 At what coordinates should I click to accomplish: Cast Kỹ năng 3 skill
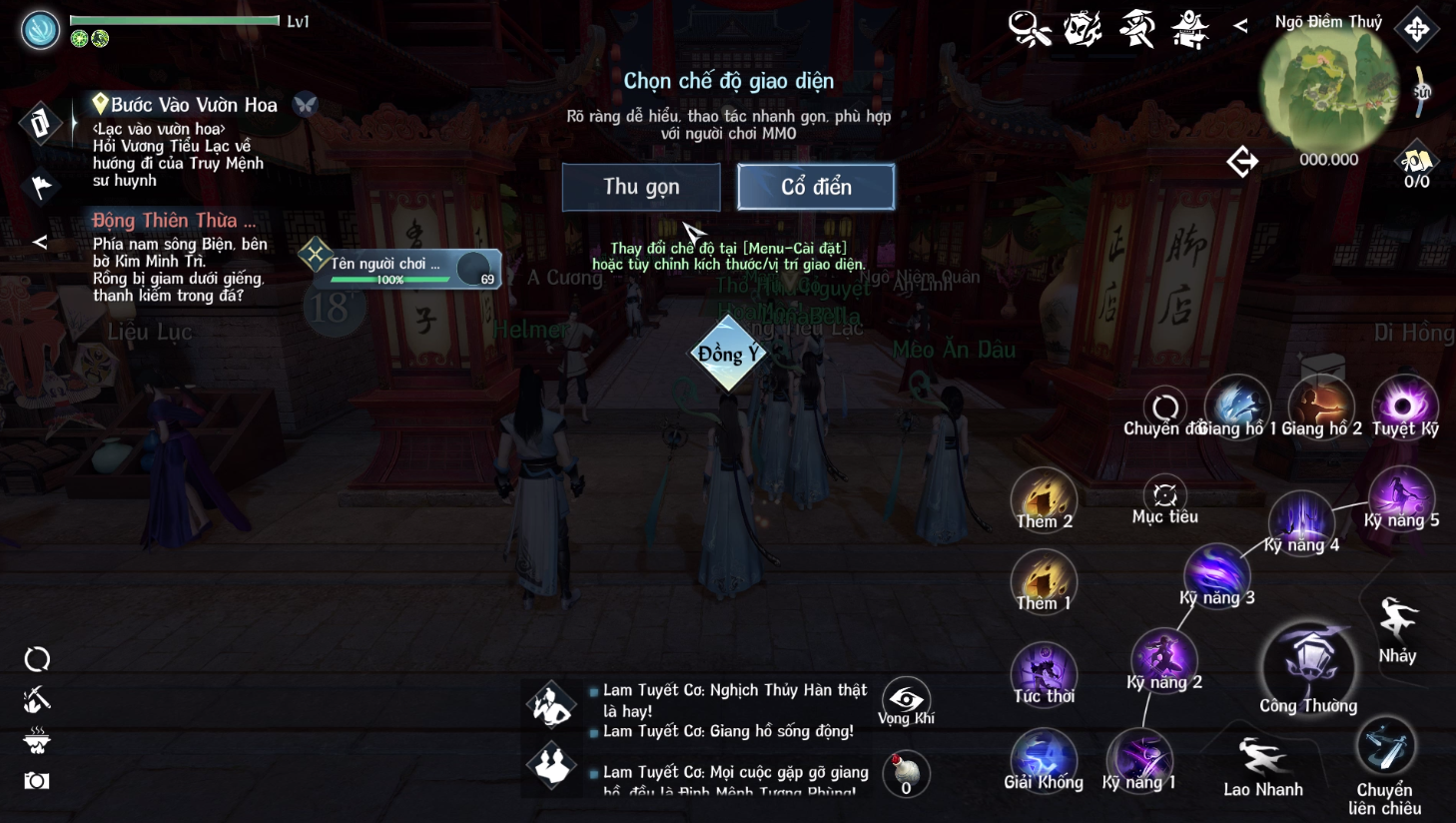click(1216, 574)
